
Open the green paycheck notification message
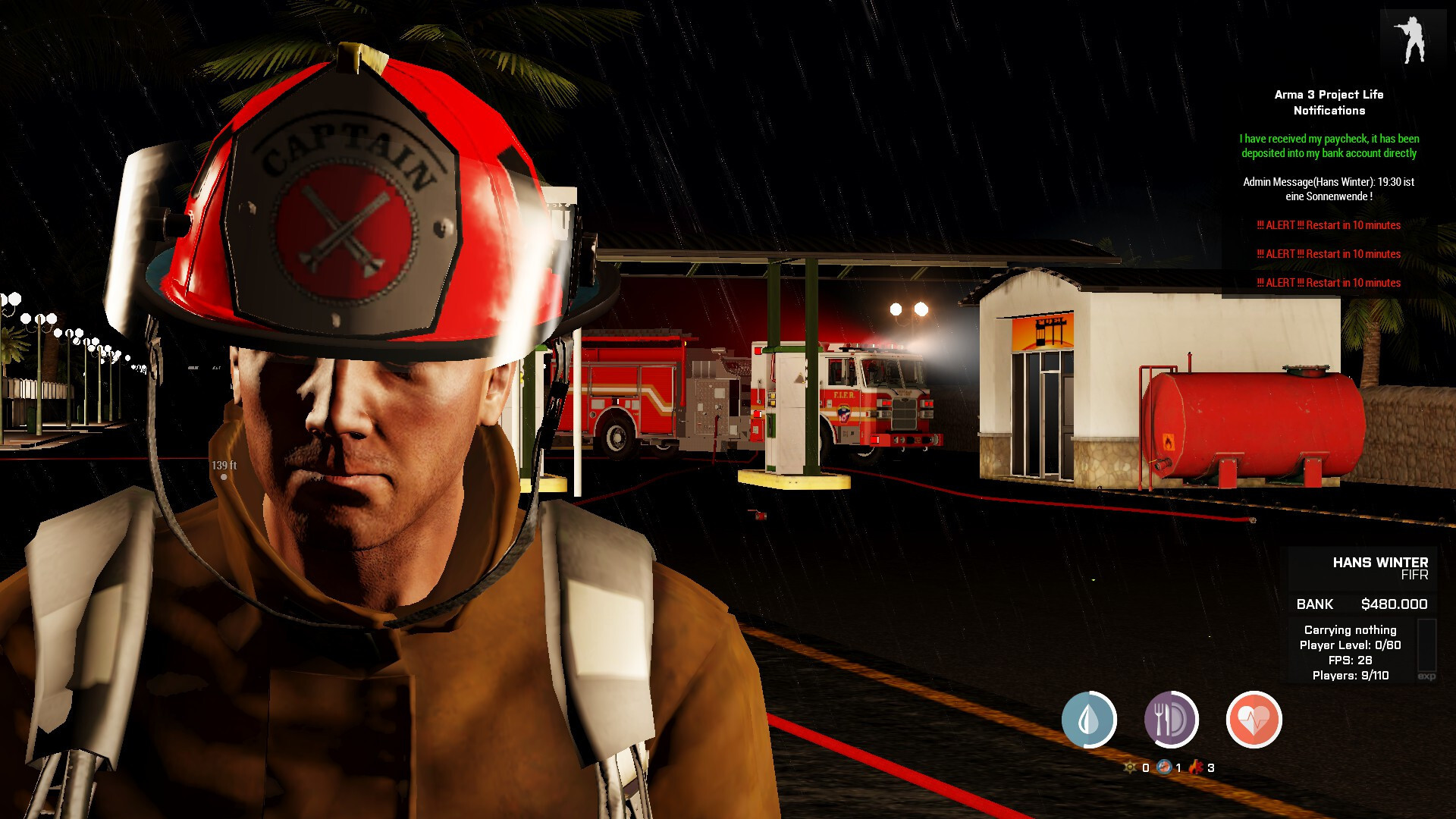click(1329, 146)
